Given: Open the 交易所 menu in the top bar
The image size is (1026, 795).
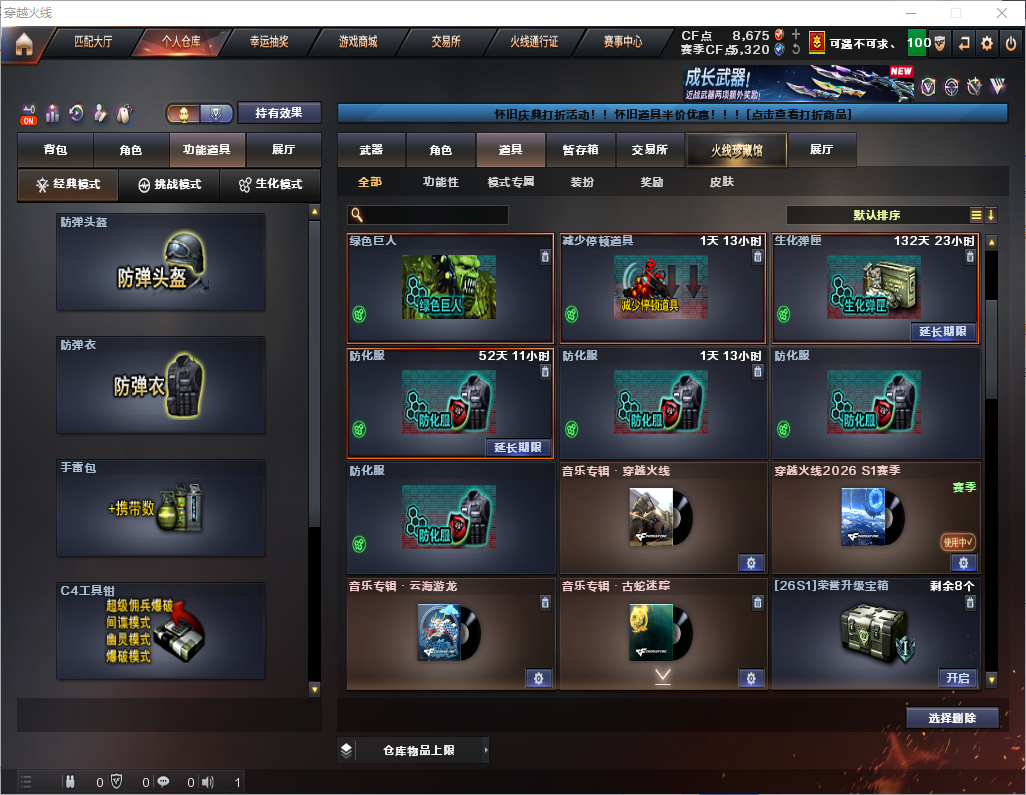Looking at the screenshot, I should pyautogui.click(x=446, y=42).
